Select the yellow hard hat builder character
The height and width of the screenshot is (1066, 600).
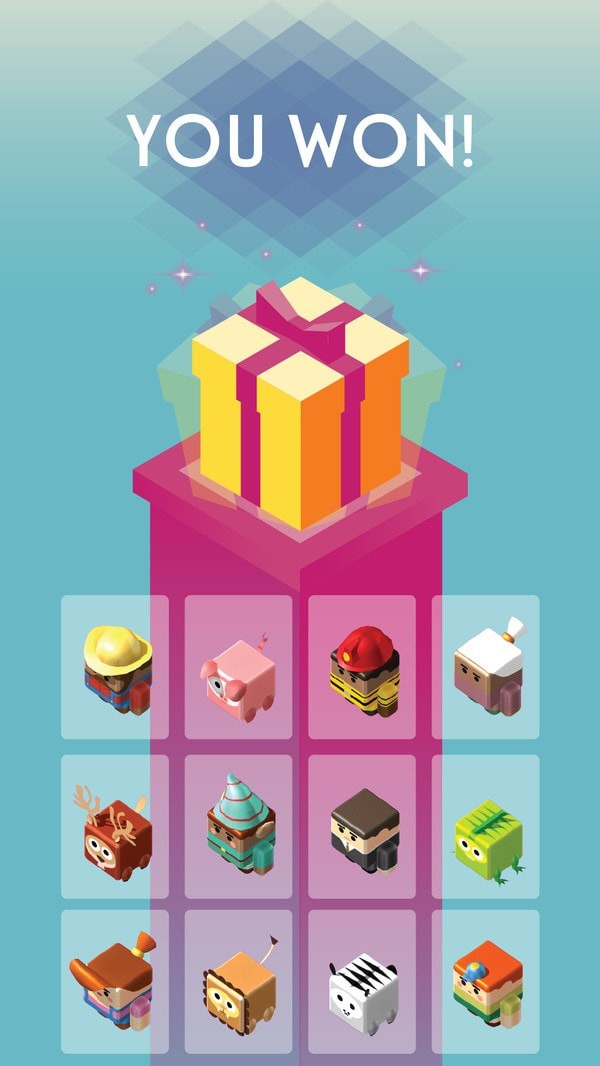point(115,667)
